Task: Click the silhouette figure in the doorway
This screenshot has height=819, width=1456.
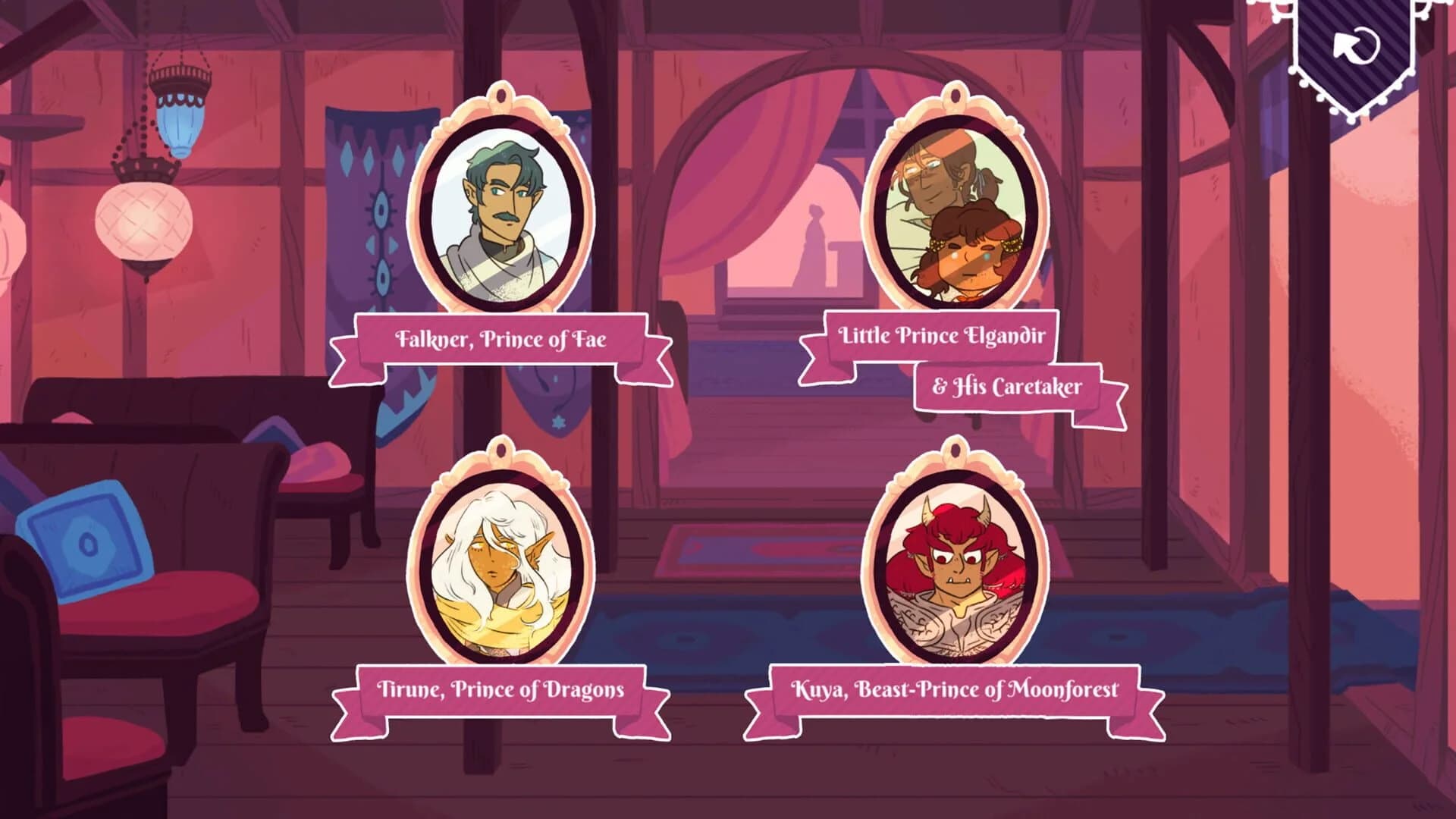Action: point(815,243)
